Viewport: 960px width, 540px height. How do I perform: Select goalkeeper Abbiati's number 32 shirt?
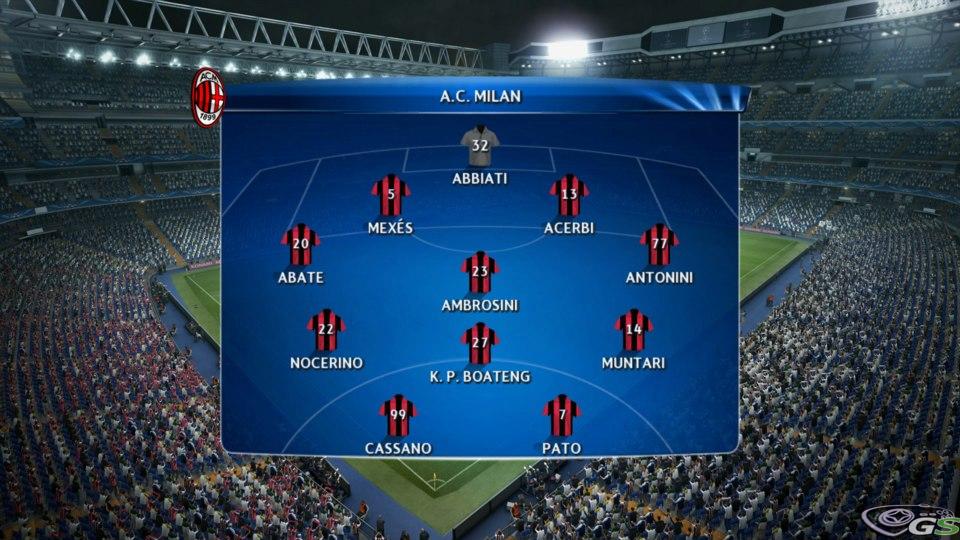click(x=480, y=146)
